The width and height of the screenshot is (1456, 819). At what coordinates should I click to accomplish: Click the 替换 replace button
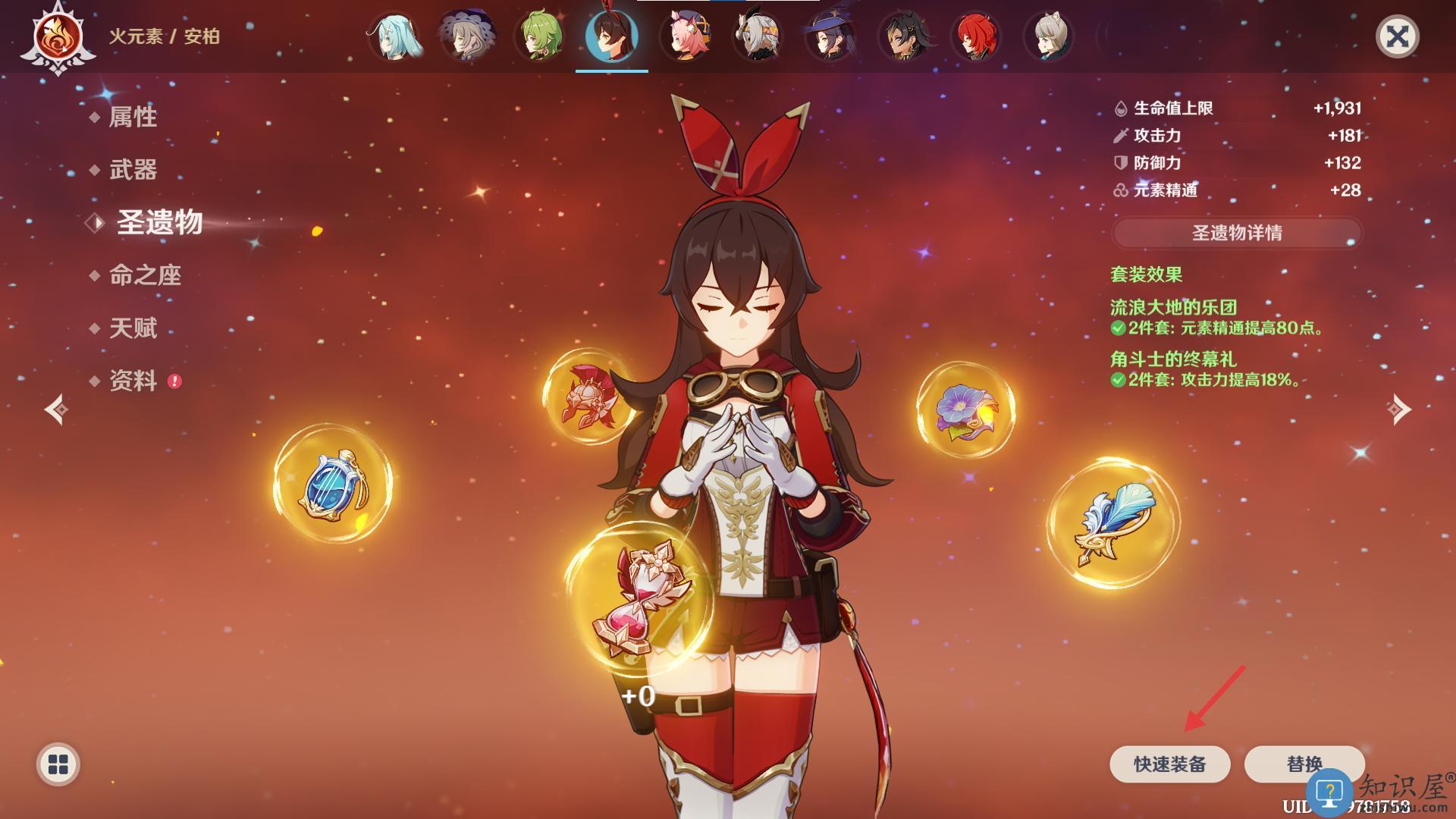coord(1304,764)
